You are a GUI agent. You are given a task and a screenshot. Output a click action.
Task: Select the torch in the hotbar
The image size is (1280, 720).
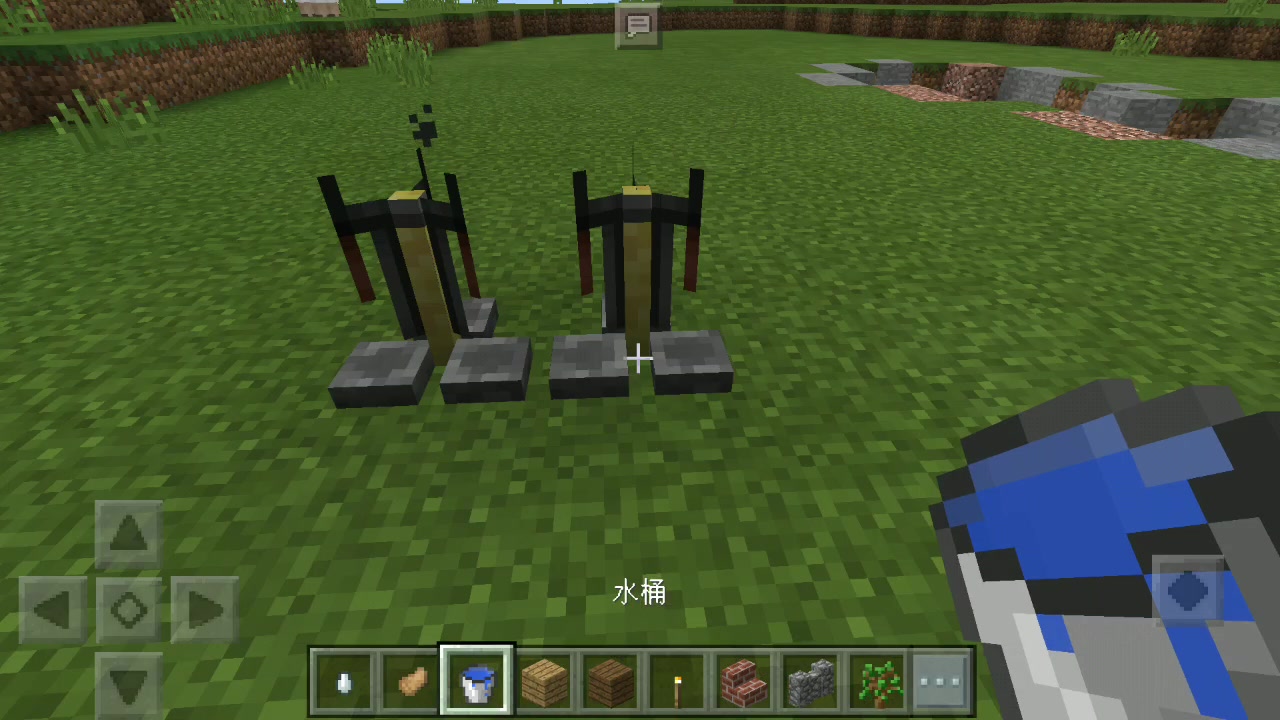[x=677, y=679]
